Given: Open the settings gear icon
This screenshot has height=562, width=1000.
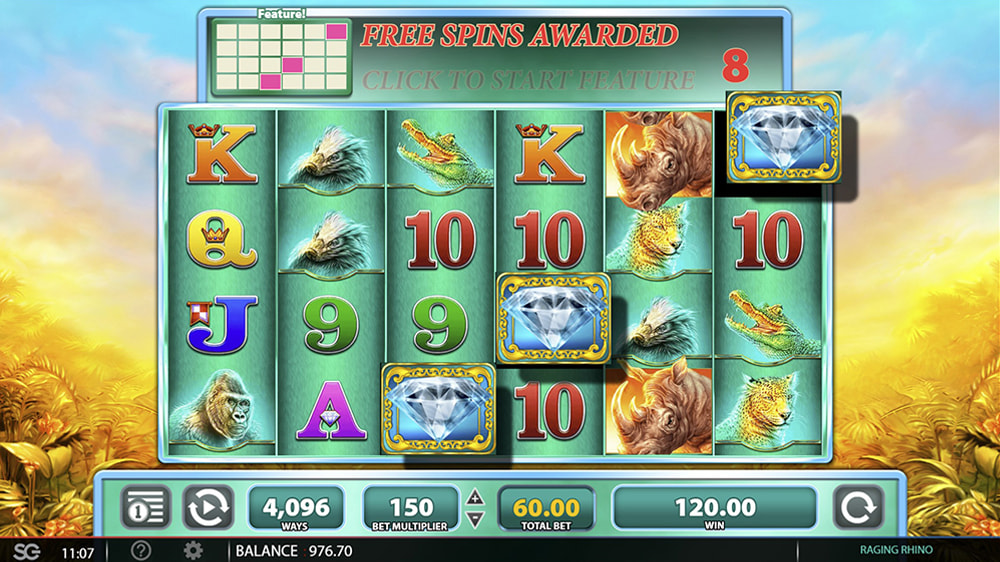Looking at the screenshot, I should 193,551.
